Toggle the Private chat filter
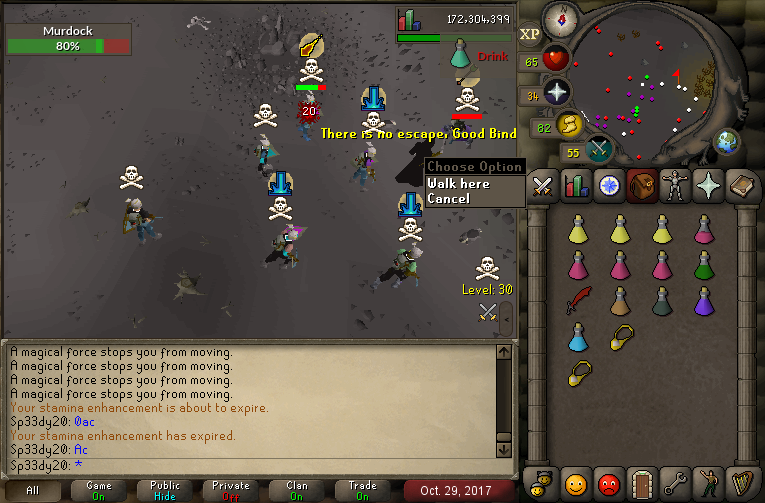Viewport: 765px width, 503px height. (231, 490)
